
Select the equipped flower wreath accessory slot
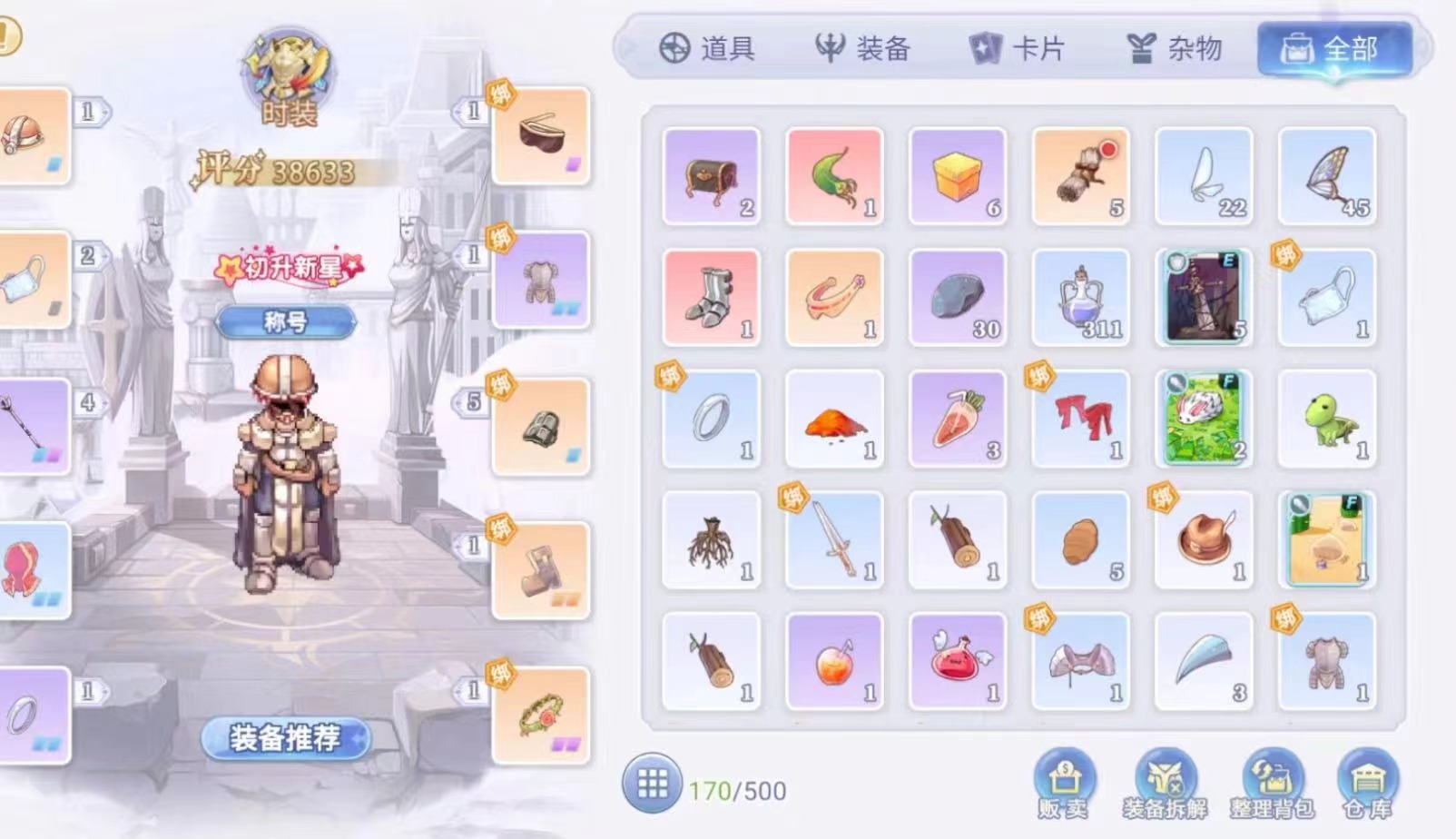click(541, 716)
